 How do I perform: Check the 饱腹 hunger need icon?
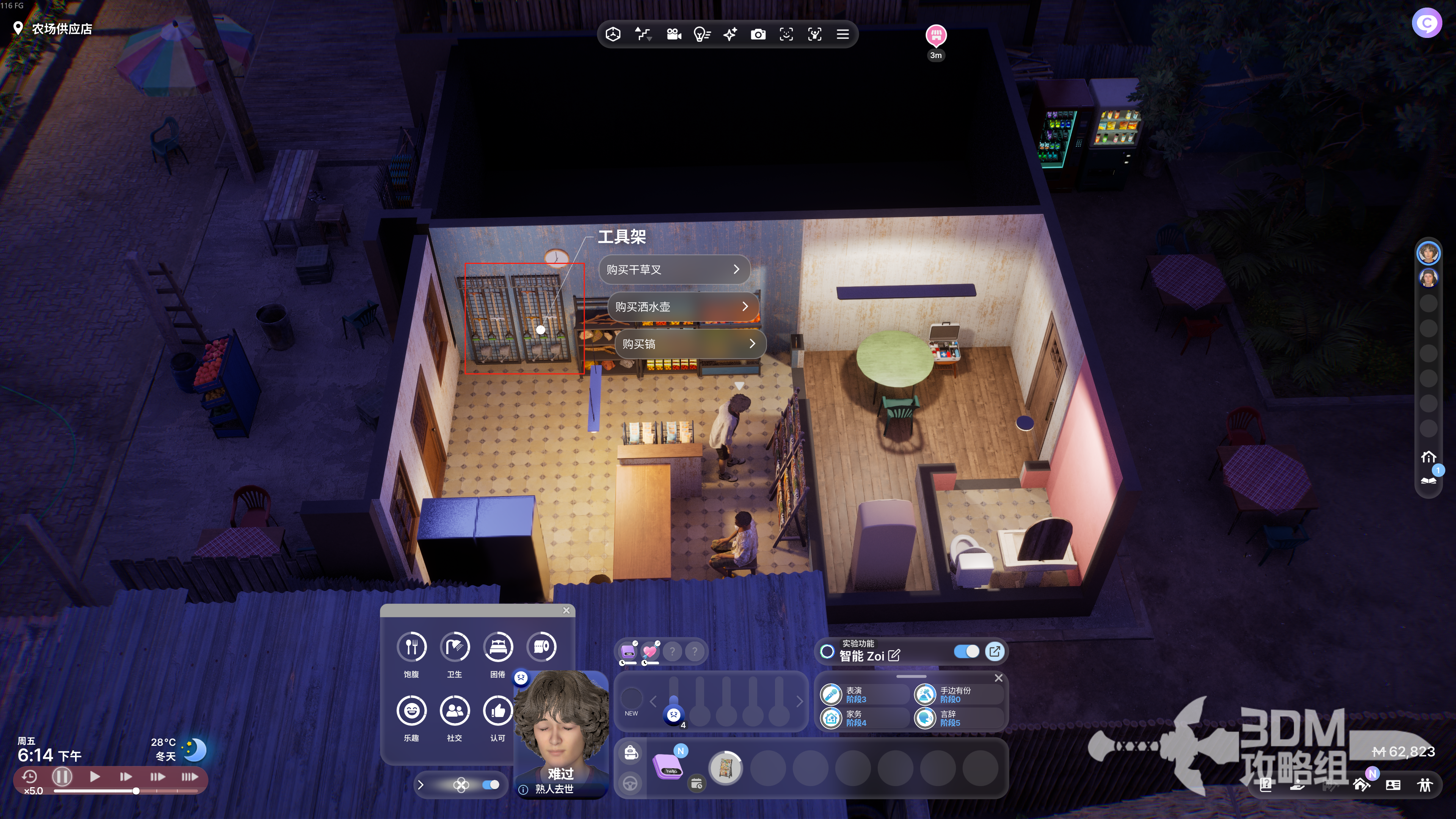pyautogui.click(x=411, y=646)
